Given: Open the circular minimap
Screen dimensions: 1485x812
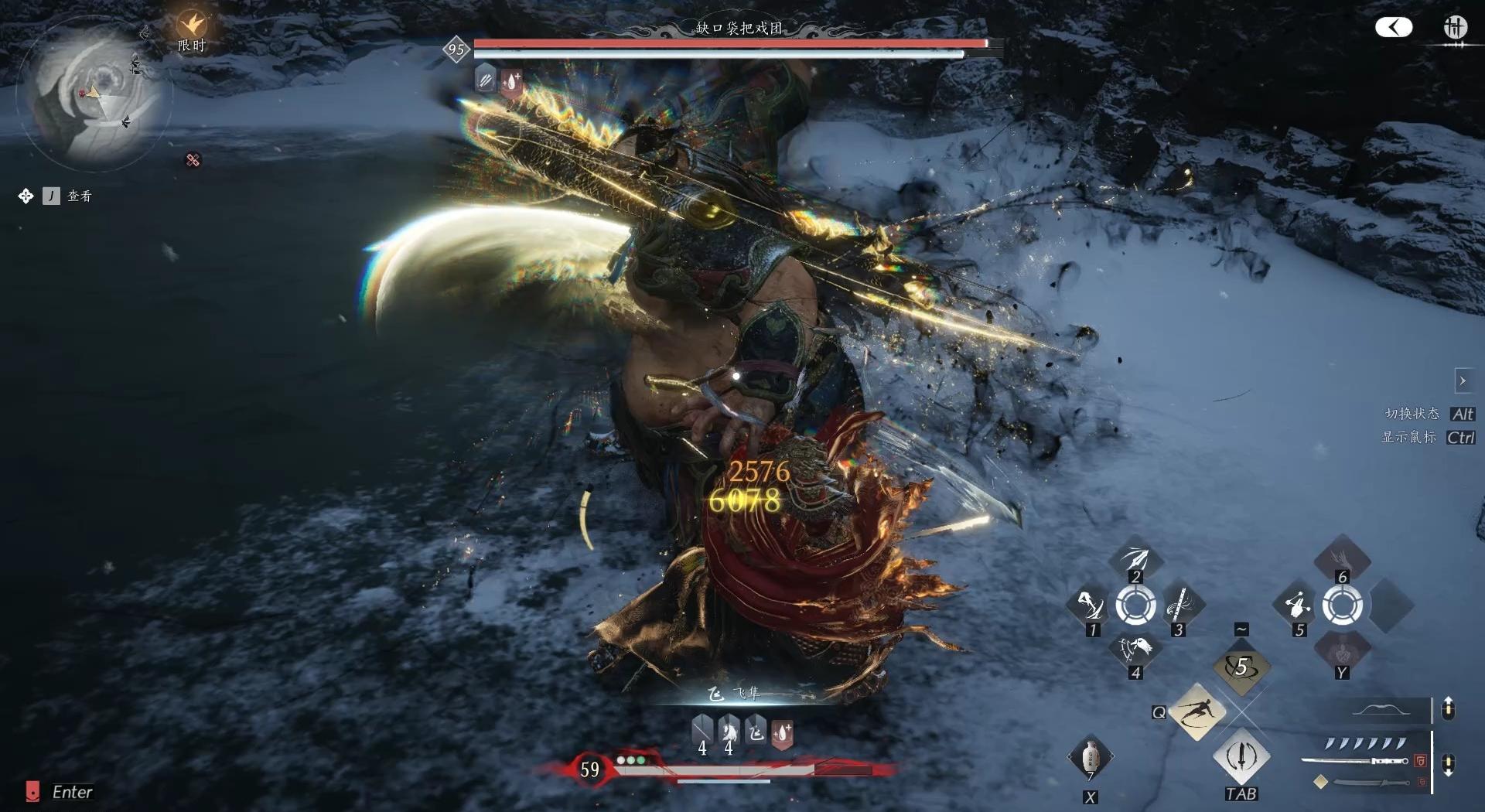Looking at the screenshot, I should coord(90,95).
